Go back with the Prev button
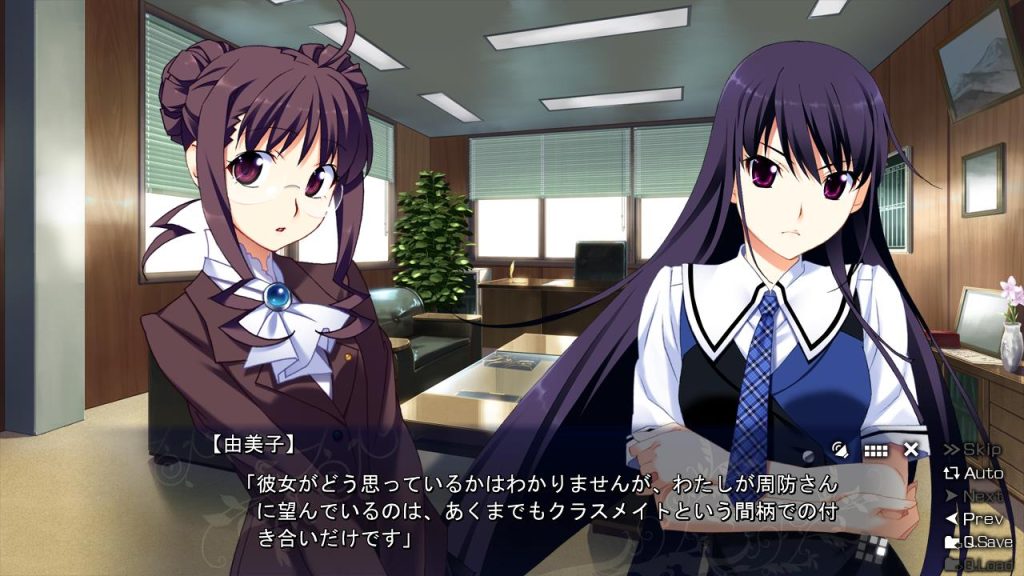 click(979, 519)
